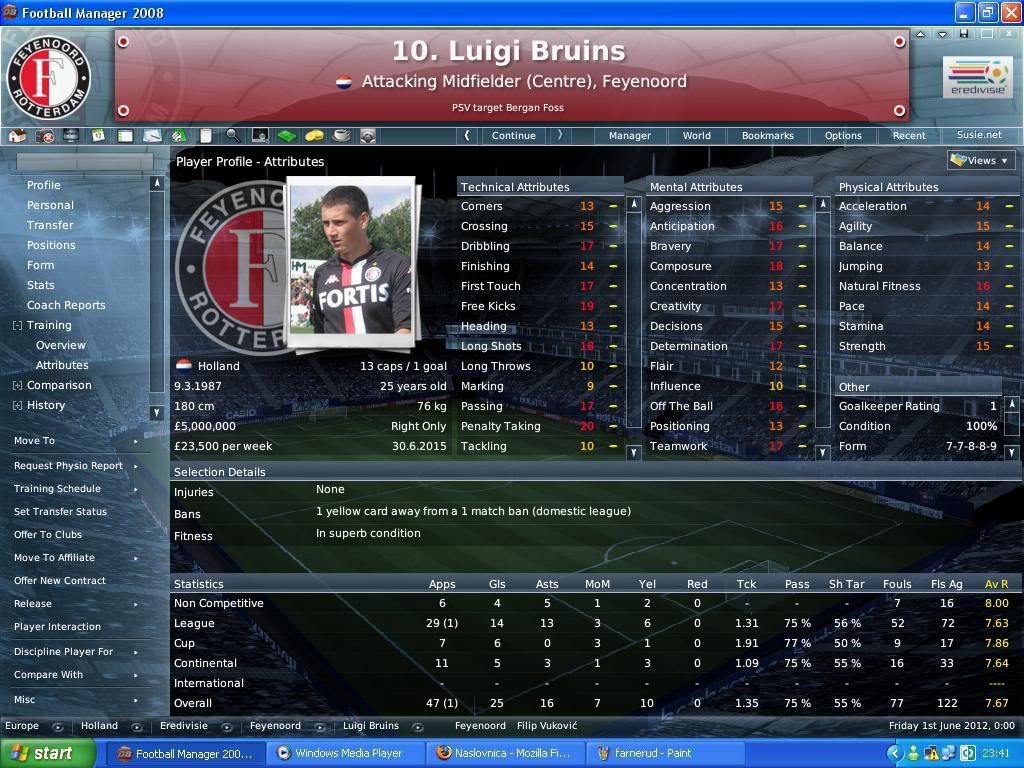Open the Options menu
The image size is (1024, 768).
click(x=843, y=135)
